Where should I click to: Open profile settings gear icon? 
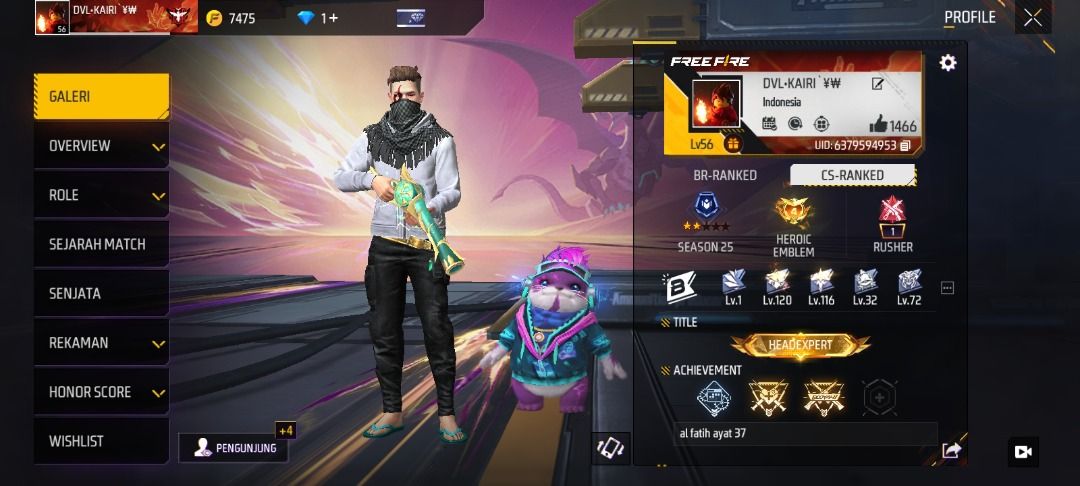click(x=948, y=63)
